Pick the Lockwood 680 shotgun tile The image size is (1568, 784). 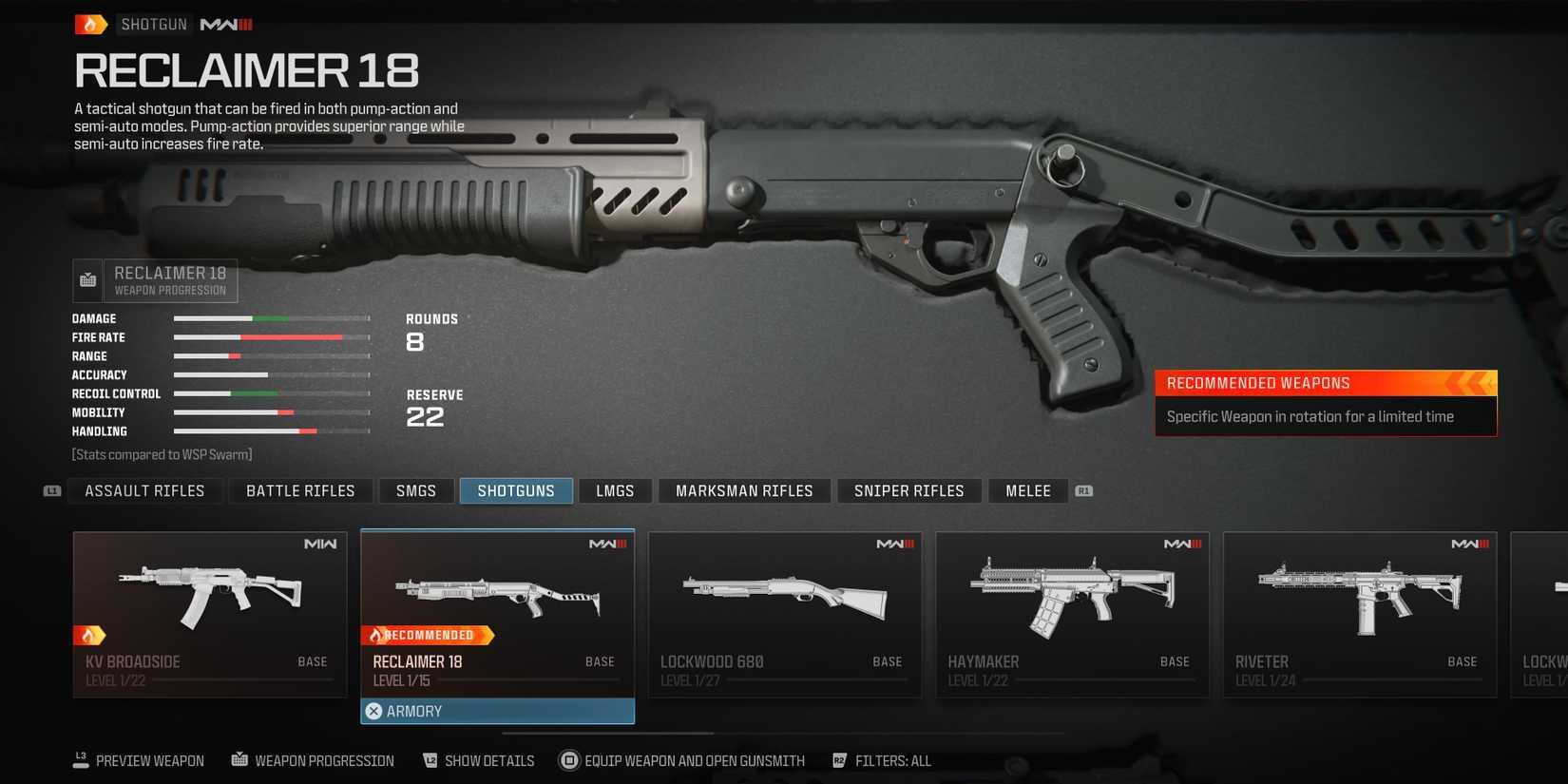pos(785,614)
